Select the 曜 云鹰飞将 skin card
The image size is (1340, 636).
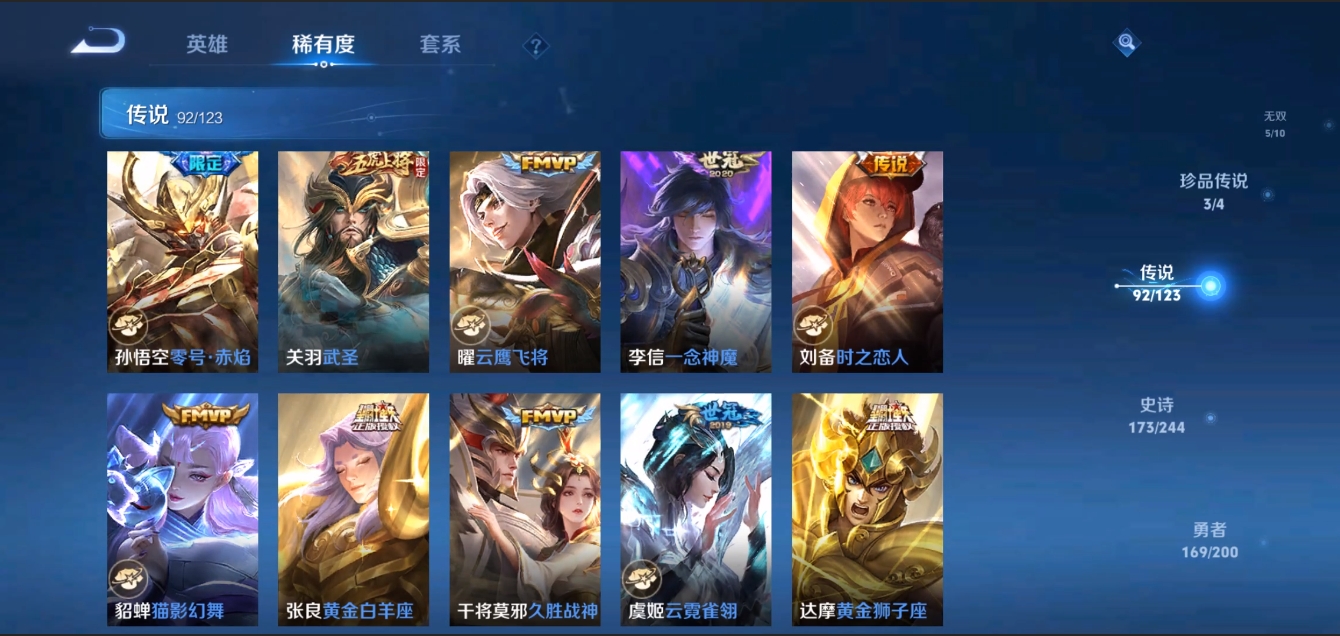(525, 262)
